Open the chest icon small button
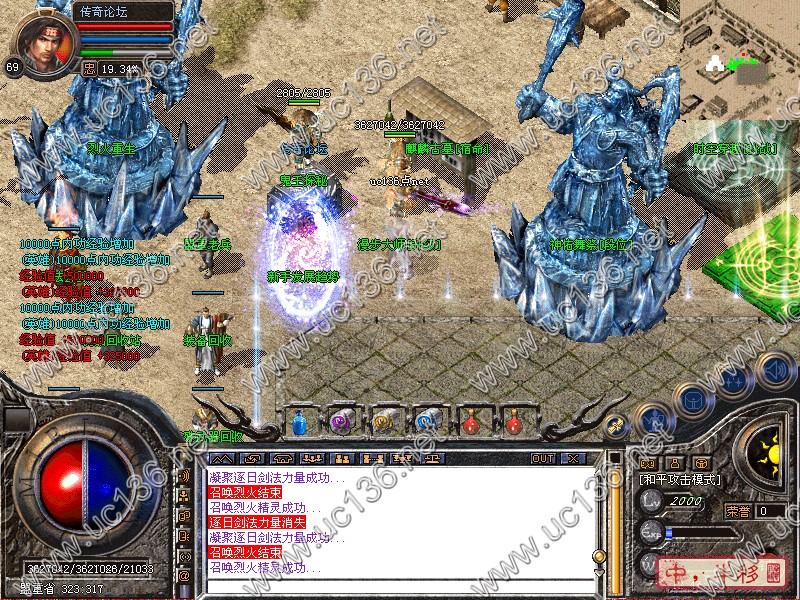Image resolution: width=800 pixels, height=600 pixels. [700, 463]
